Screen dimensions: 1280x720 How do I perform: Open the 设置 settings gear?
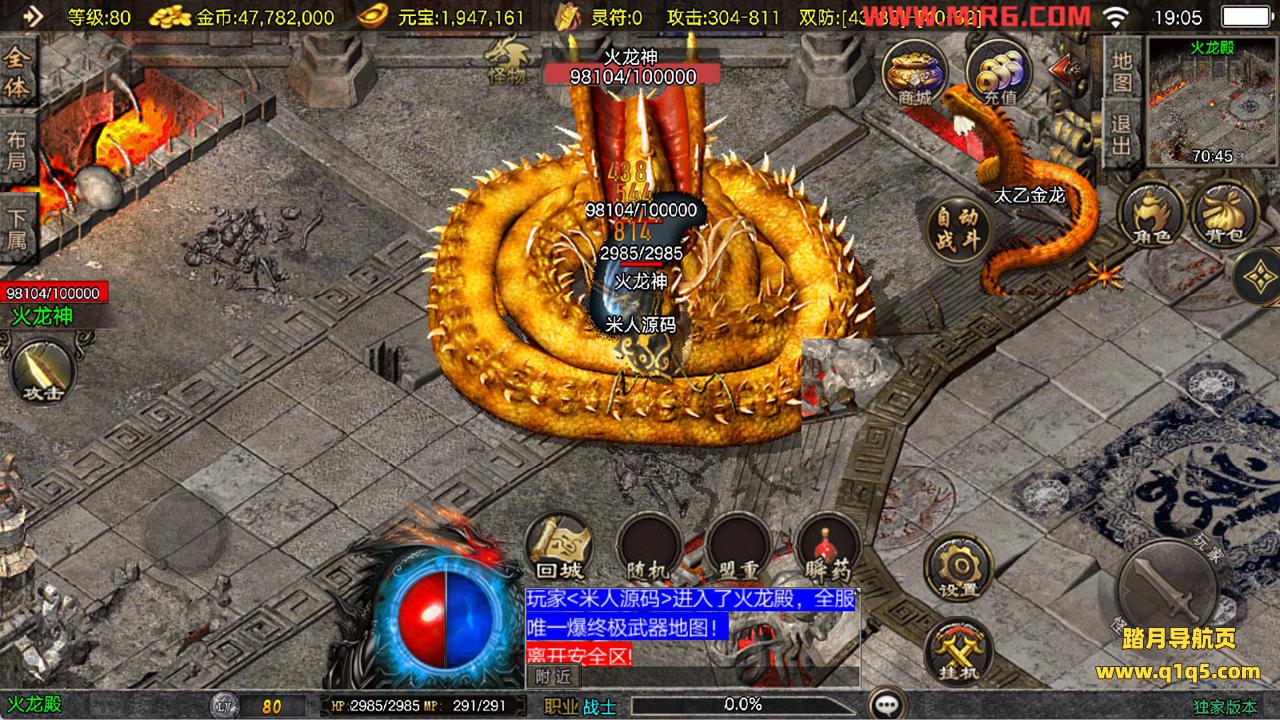[x=957, y=567]
